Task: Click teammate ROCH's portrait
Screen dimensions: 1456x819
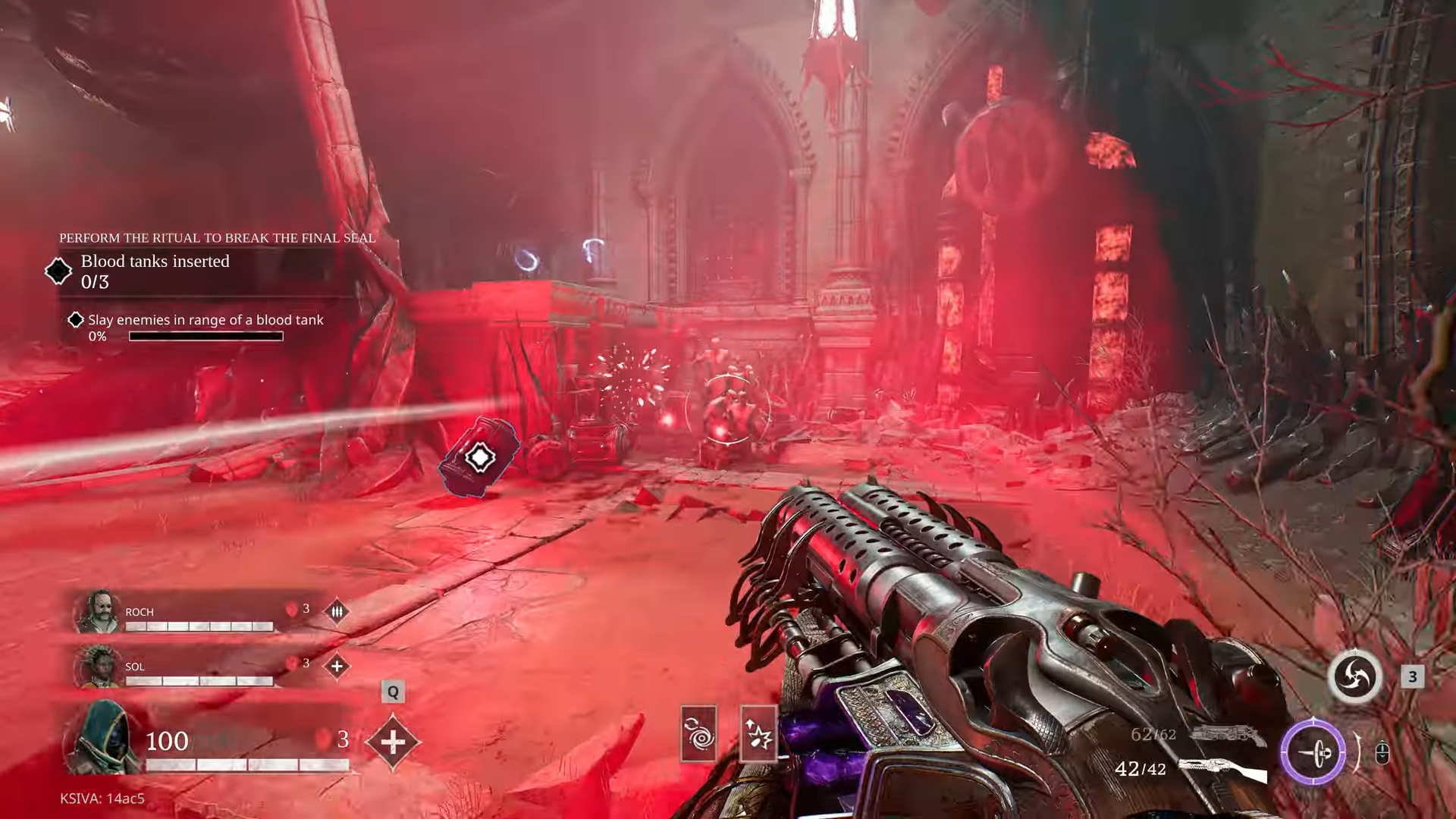Action: coord(99,611)
